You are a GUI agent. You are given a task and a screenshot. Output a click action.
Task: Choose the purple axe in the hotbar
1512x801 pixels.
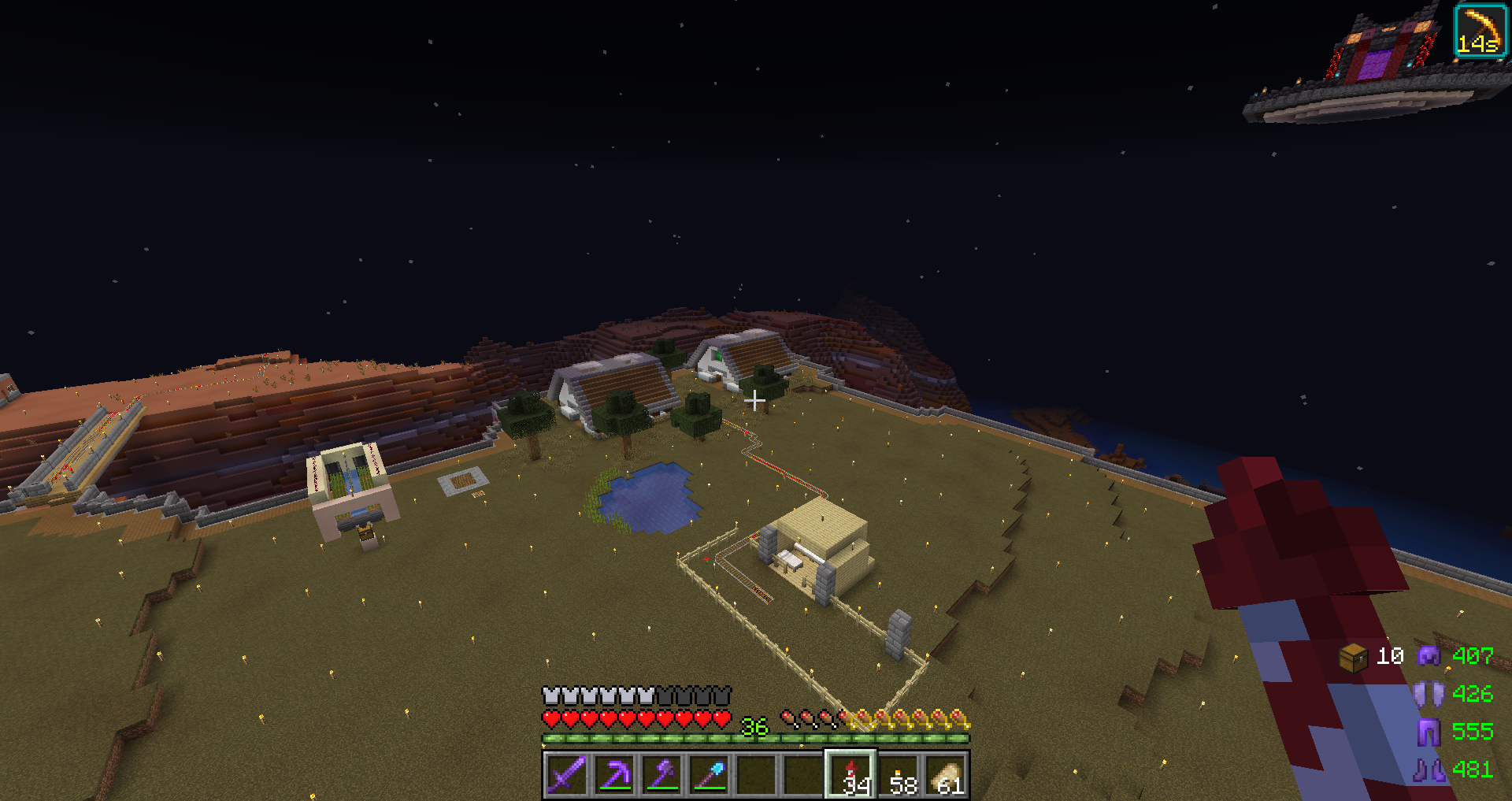(x=661, y=774)
